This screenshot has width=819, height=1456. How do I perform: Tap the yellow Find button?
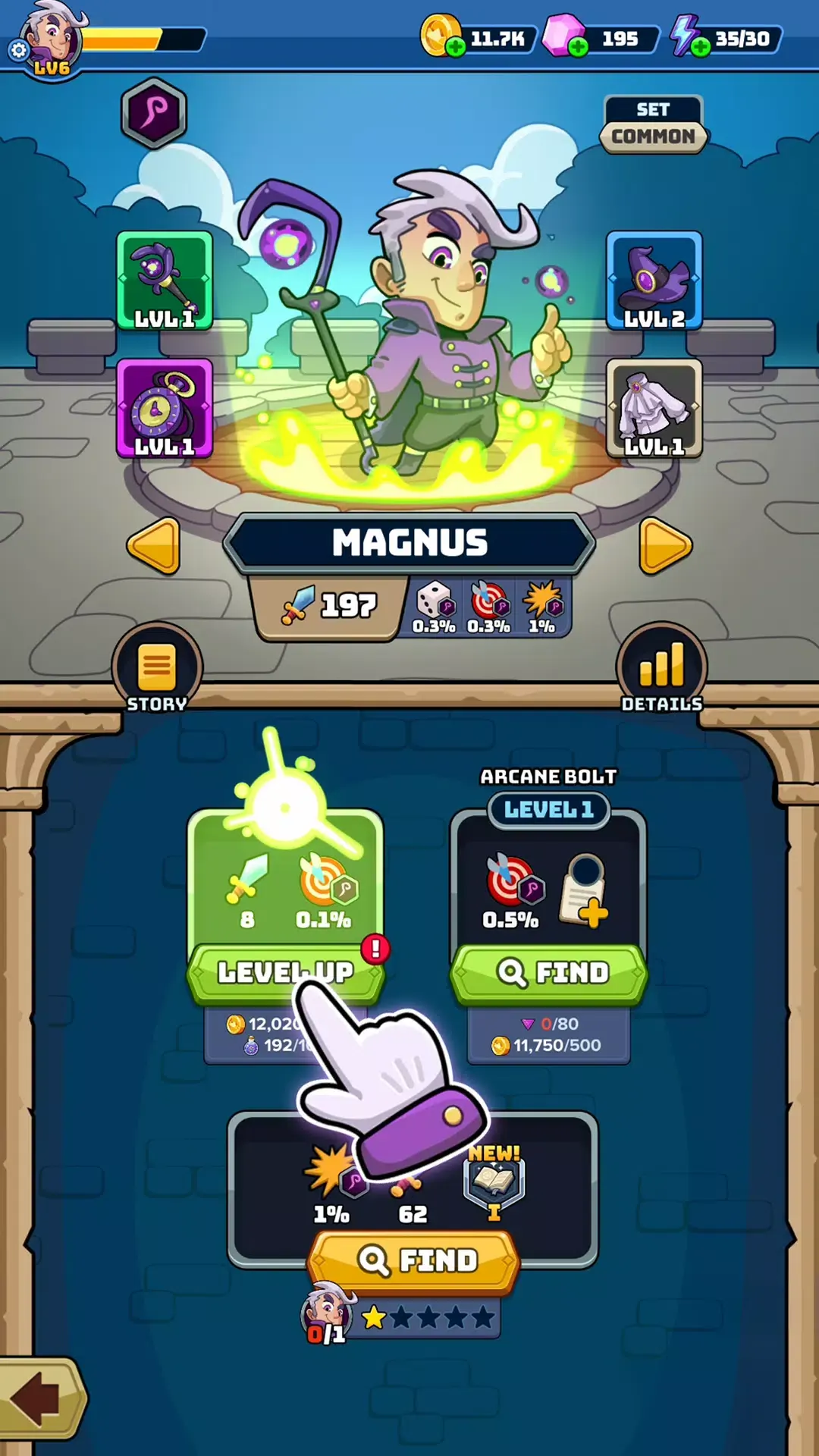(x=414, y=1260)
